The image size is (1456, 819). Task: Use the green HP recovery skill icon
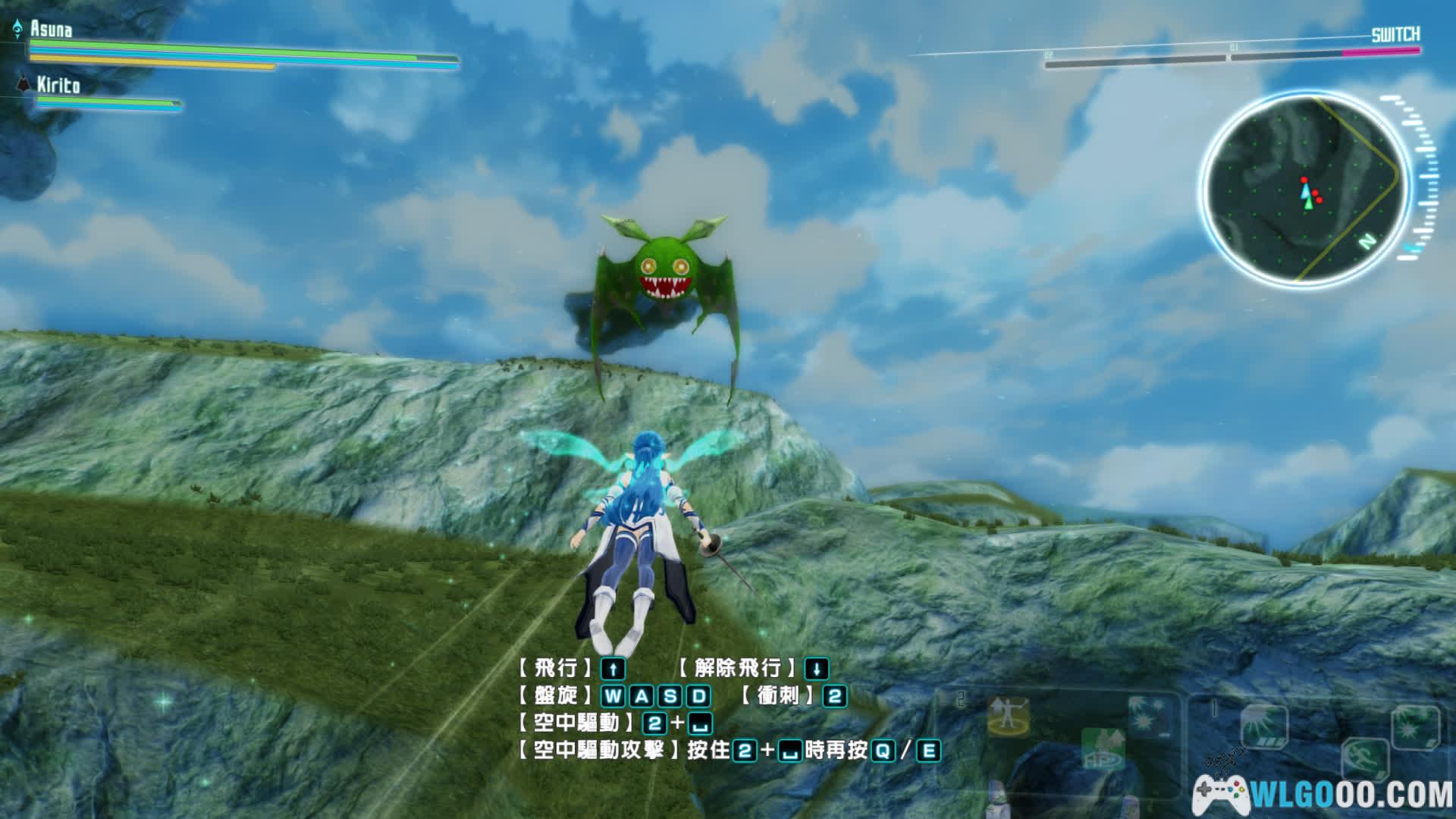(x=1103, y=749)
